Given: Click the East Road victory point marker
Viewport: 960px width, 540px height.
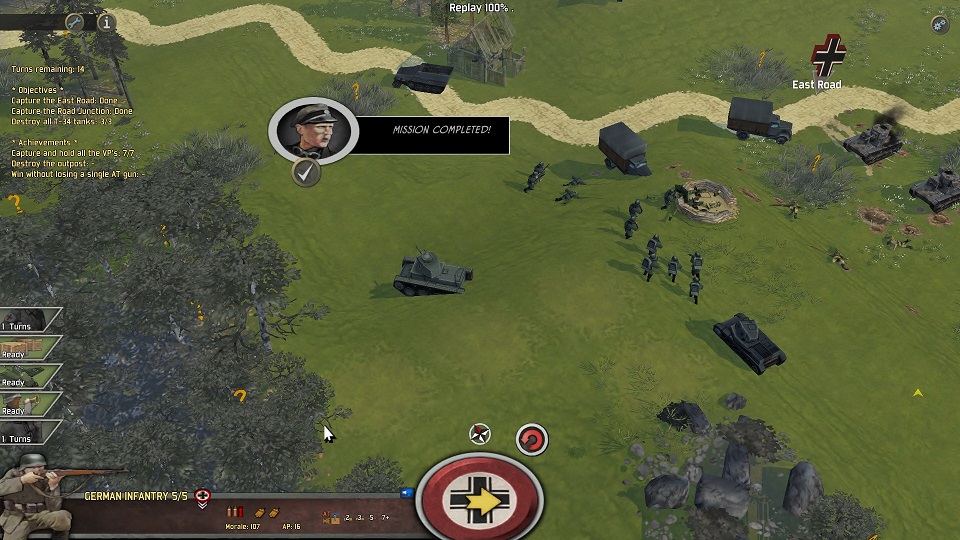Looking at the screenshot, I should tap(828, 56).
